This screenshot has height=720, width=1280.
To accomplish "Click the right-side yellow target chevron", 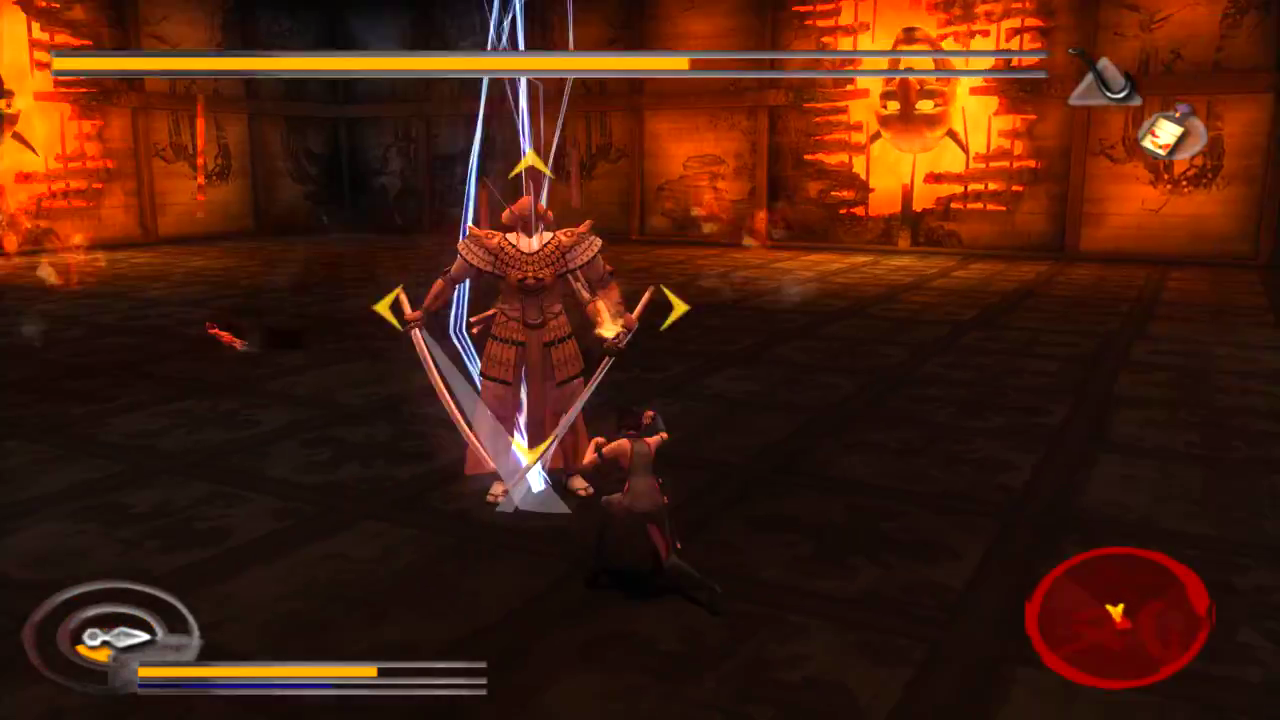I will 672,305.
